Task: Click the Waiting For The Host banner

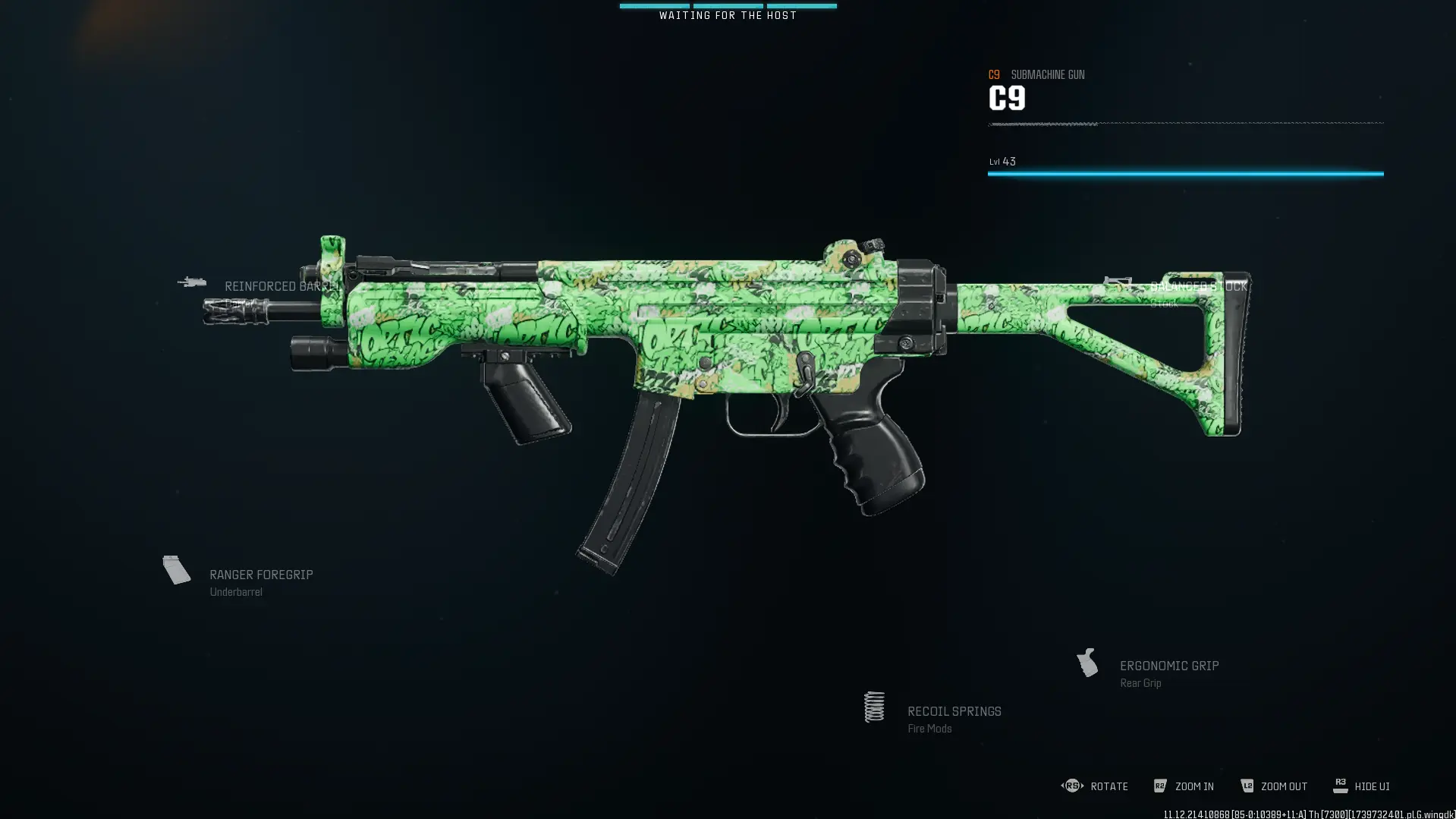Action: click(728, 14)
